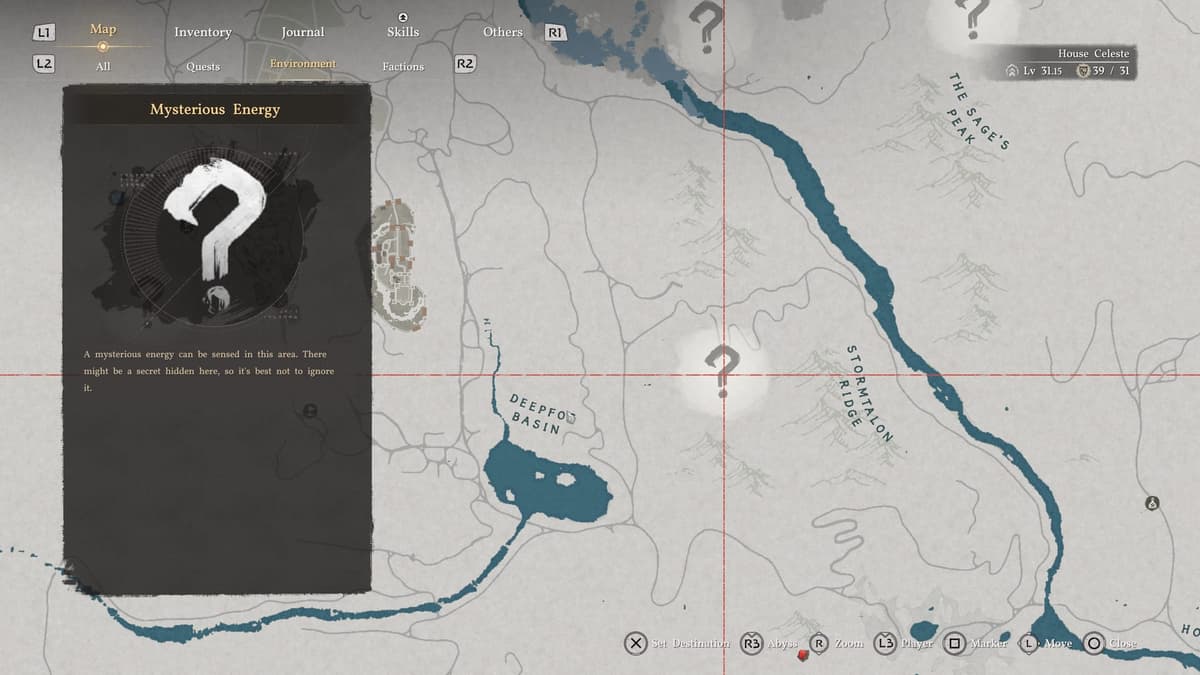Switch to the Inventory tab
1200x675 pixels.
point(202,32)
